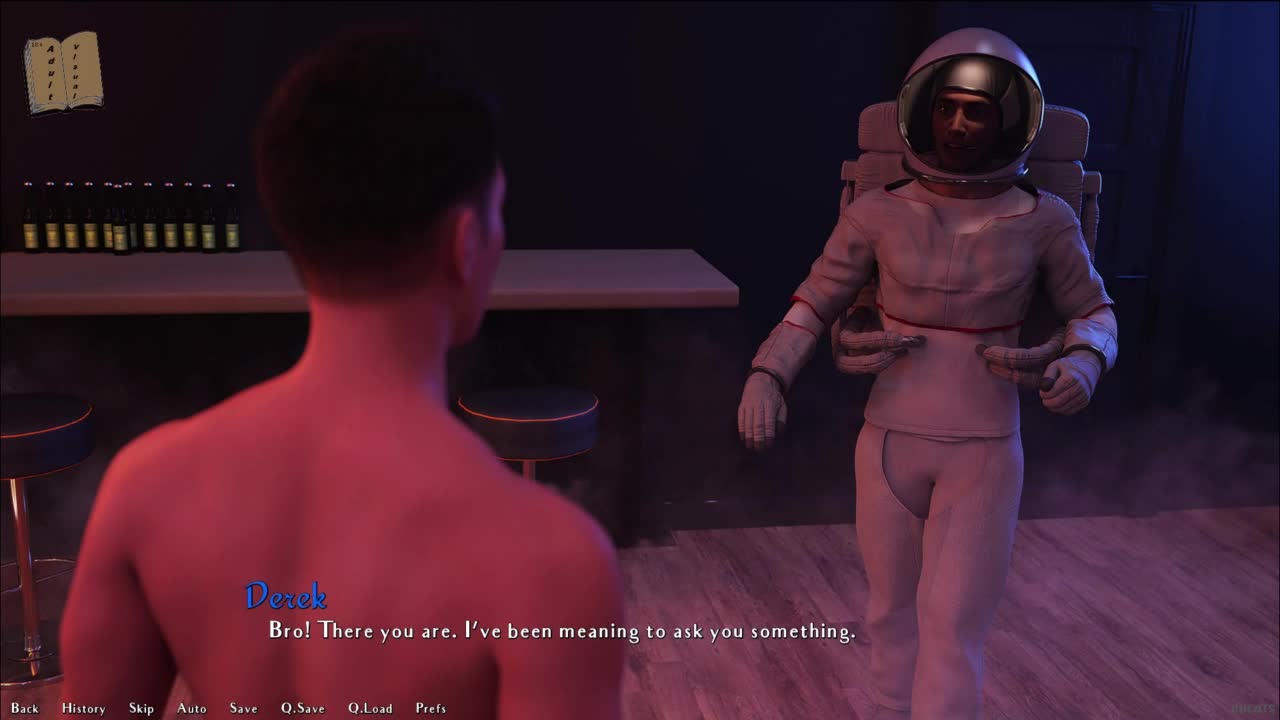The width and height of the screenshot is (1280, 720).
Task: Open the dialogue History log
Action: pyautogui.click(x=83, y=708)
